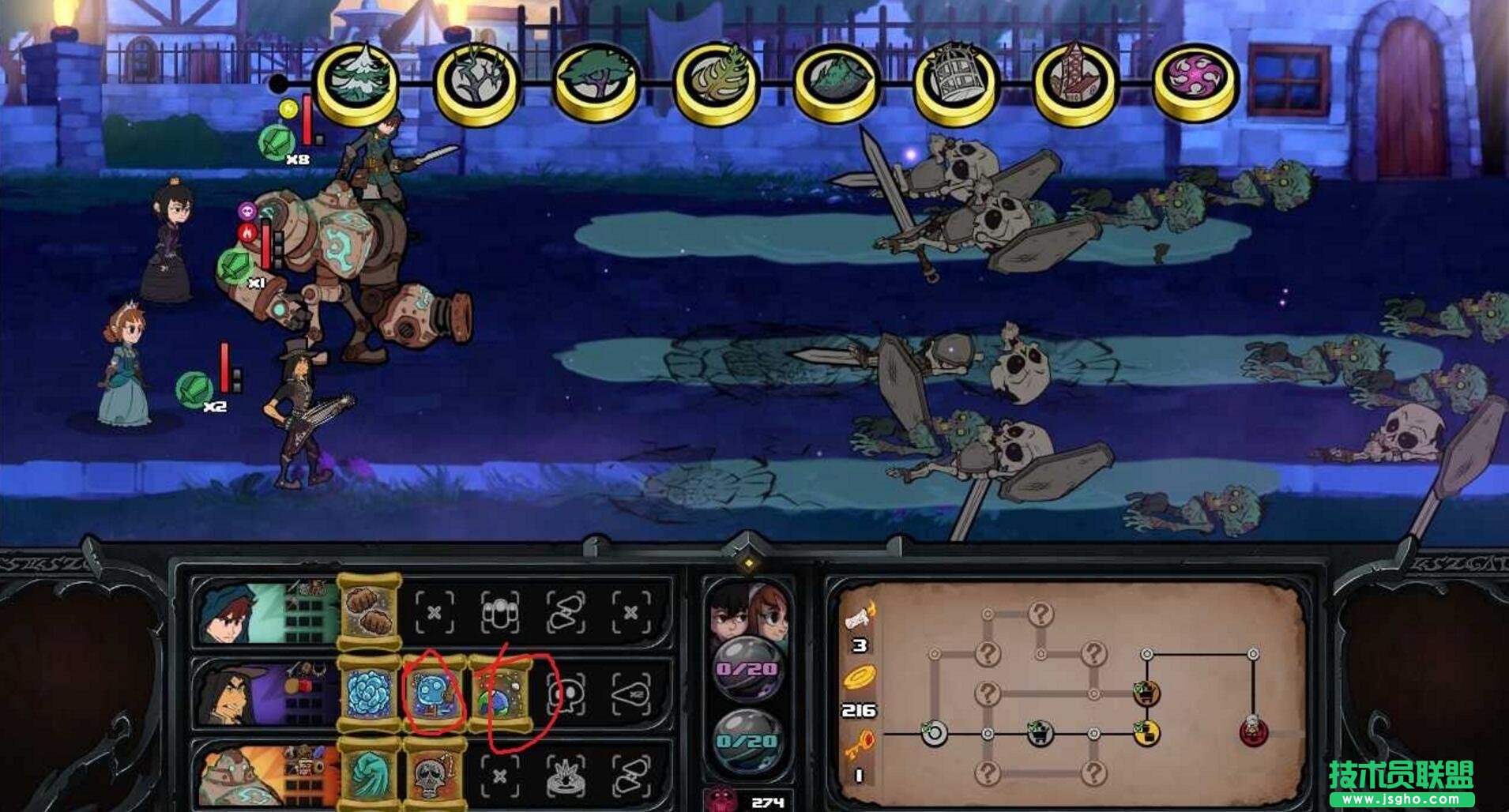Use the earth planet skill scroll
The image size is (1509, 812).
501,694
